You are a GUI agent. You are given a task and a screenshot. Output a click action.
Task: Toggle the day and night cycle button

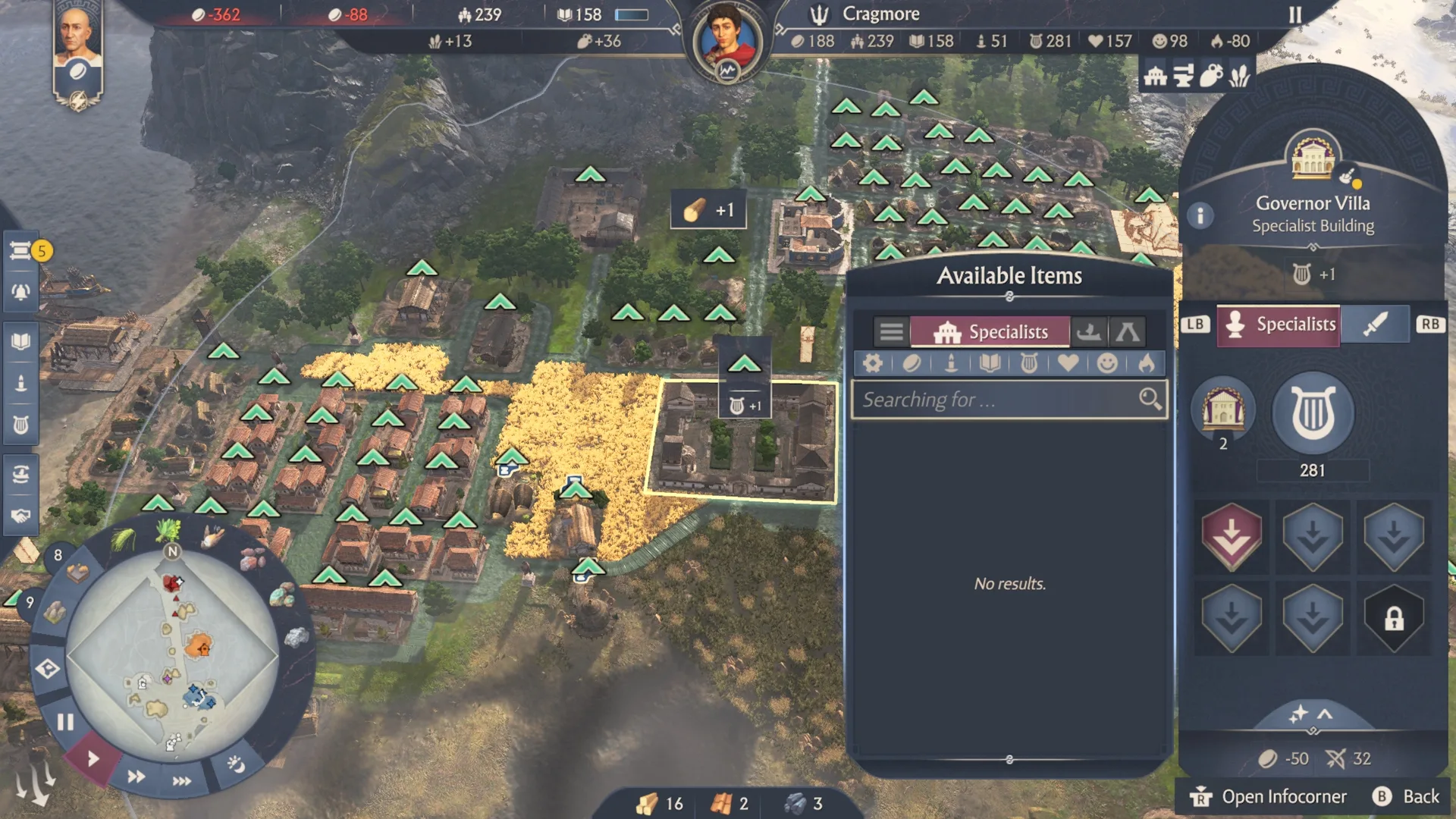pyautogui.click(x=236, y=764)
